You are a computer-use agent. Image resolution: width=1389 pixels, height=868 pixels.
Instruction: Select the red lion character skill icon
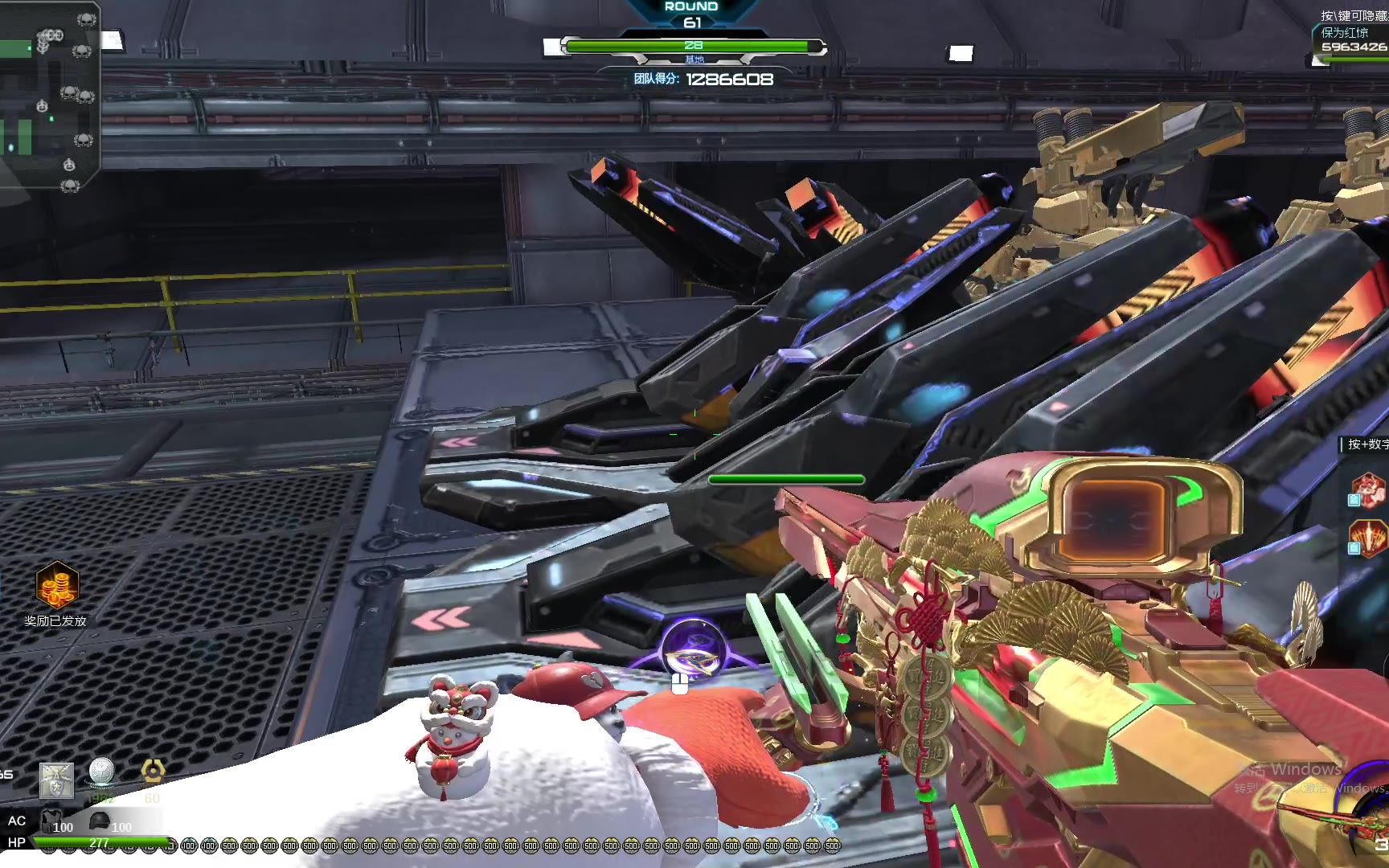click(1368, 489)
